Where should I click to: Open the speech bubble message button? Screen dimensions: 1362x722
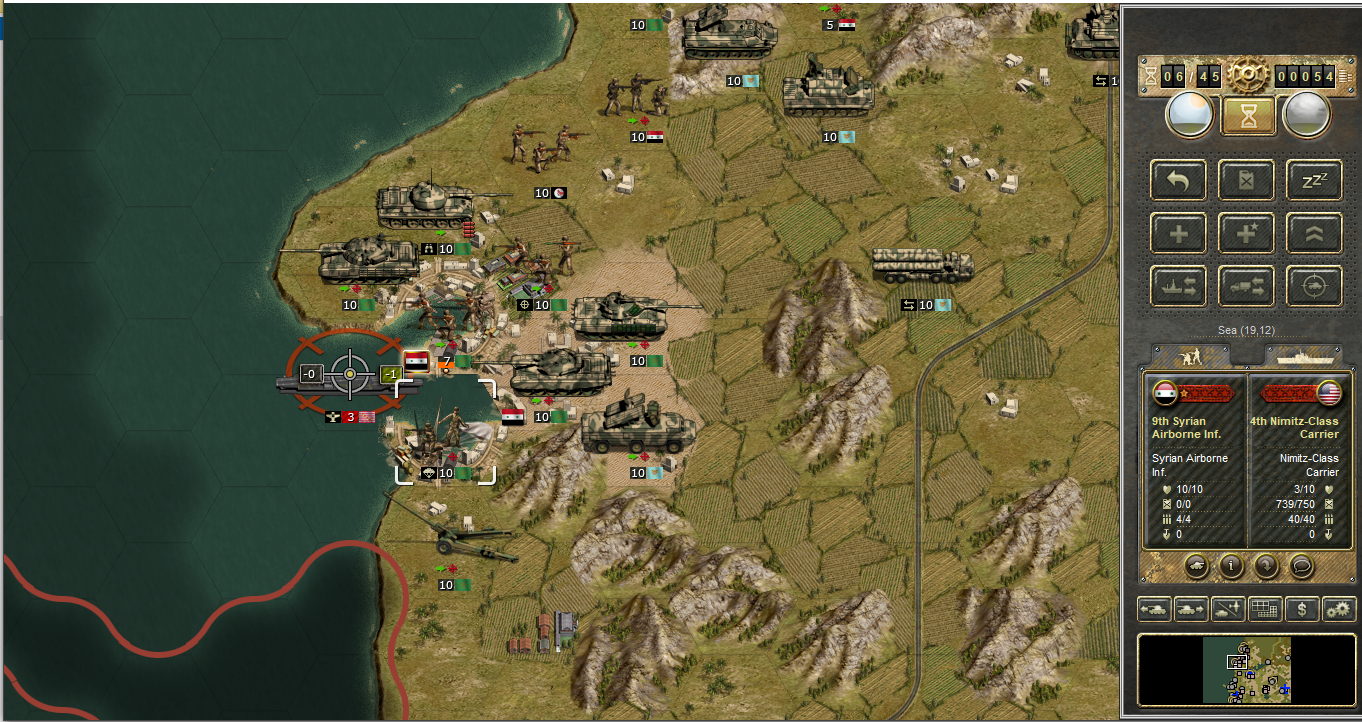tap(1300, 566)
